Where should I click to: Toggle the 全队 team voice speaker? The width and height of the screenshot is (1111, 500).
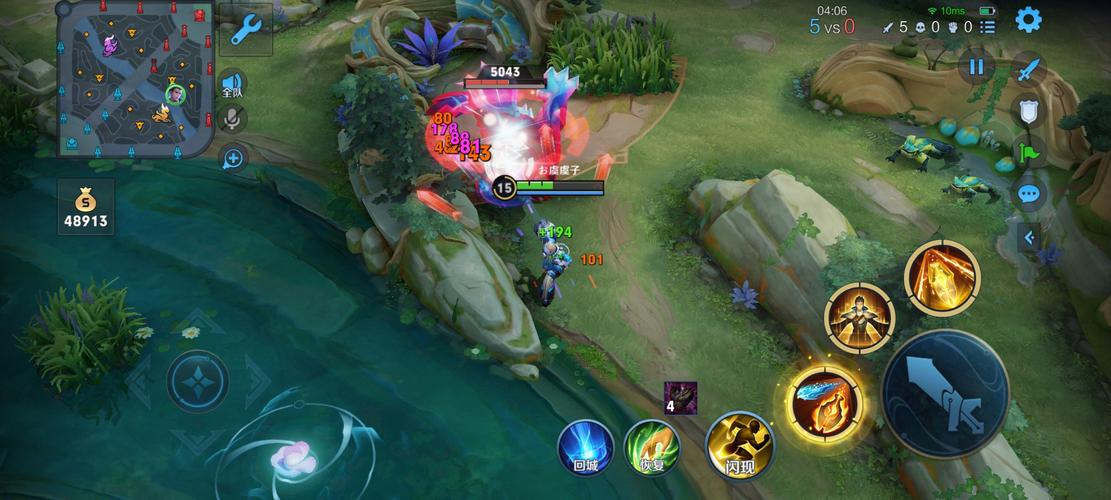(233, 84)
